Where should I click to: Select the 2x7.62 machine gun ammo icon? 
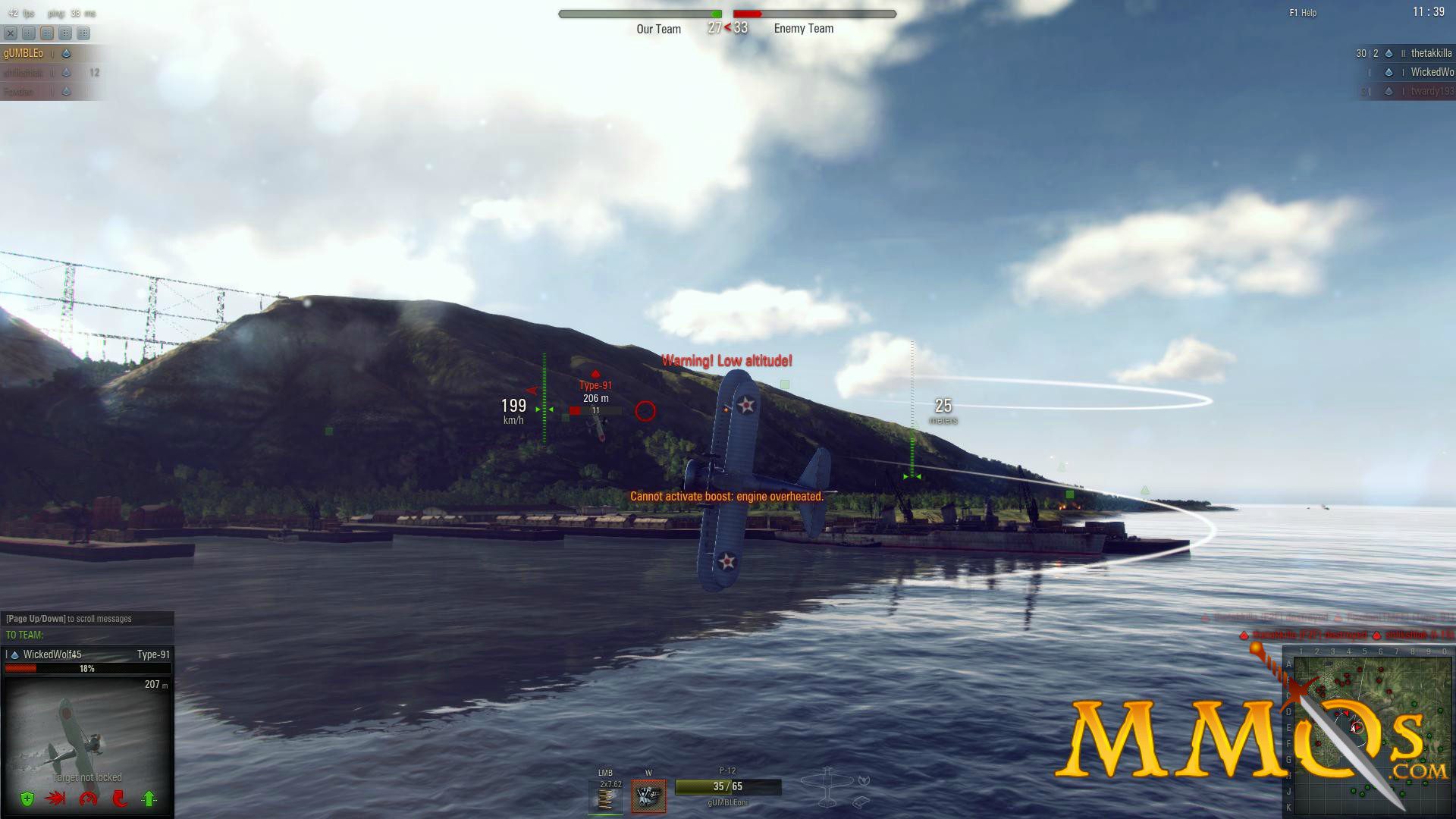pos(606,795)
